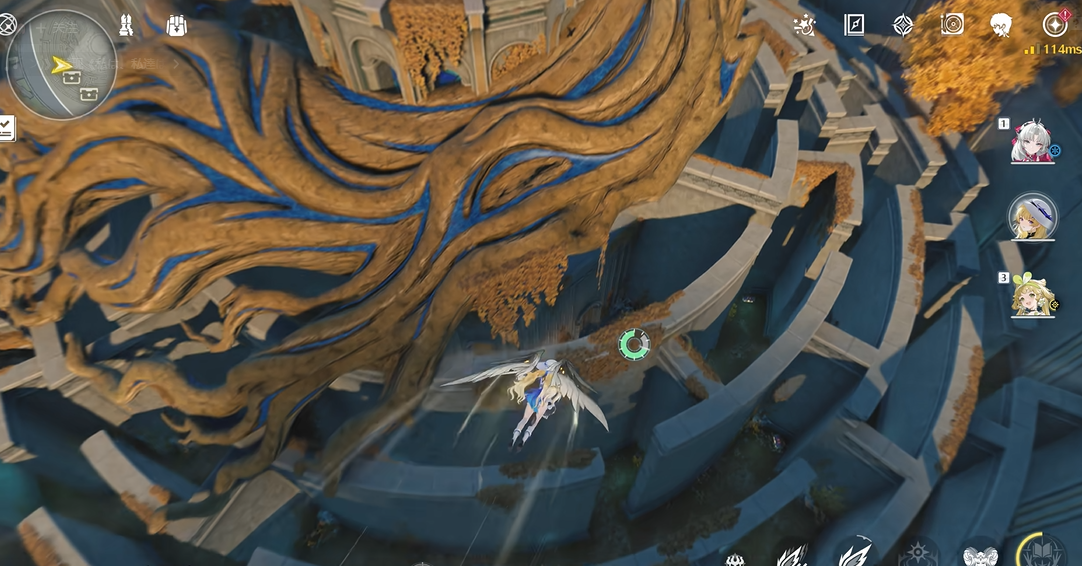Activate the sun emblem skill
The width and height of the screenshot is (1082, 566).
[x=916, y=555]
